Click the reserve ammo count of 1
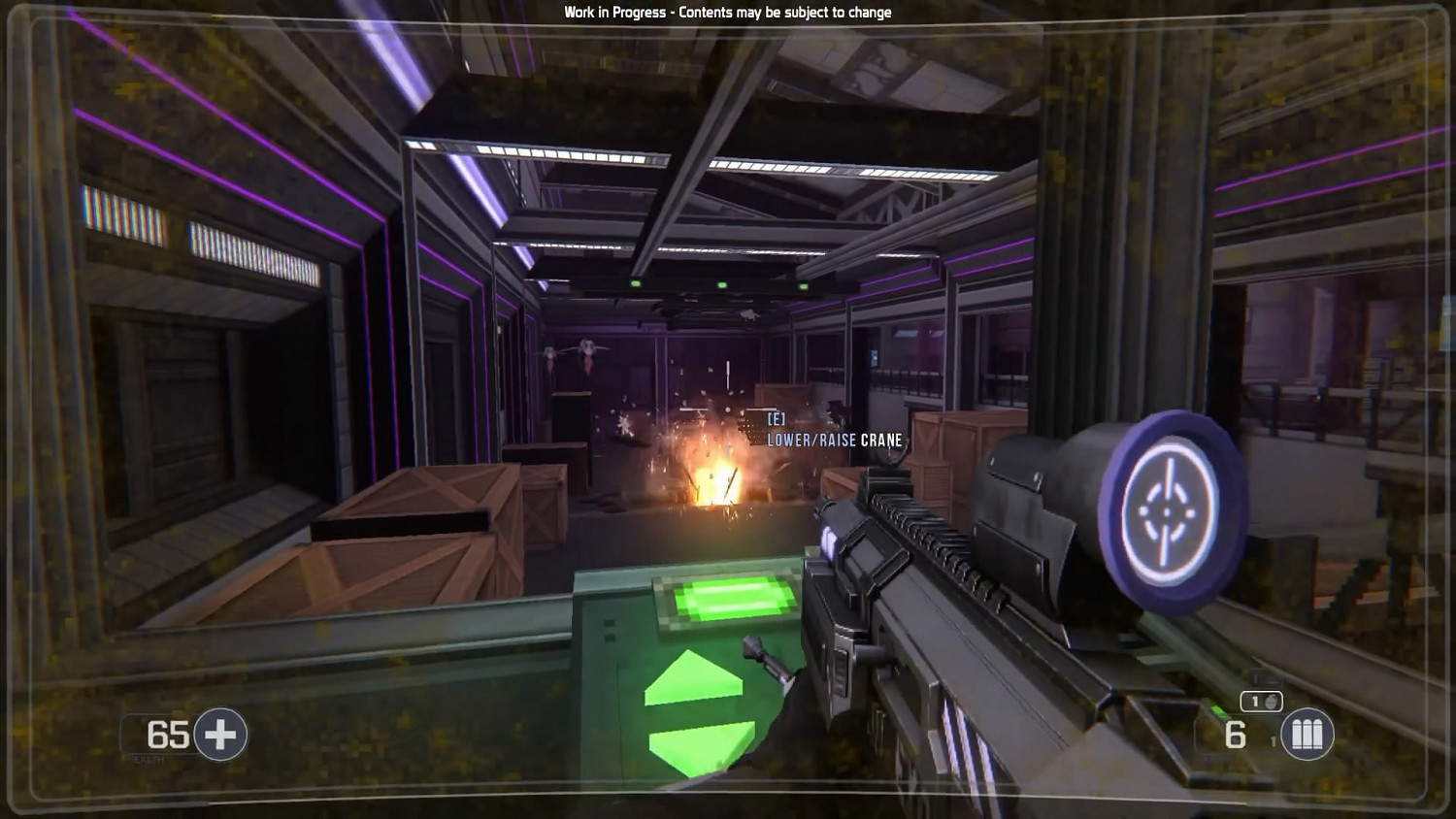Screen dimensions: 1456x819 pos(1273,739)
